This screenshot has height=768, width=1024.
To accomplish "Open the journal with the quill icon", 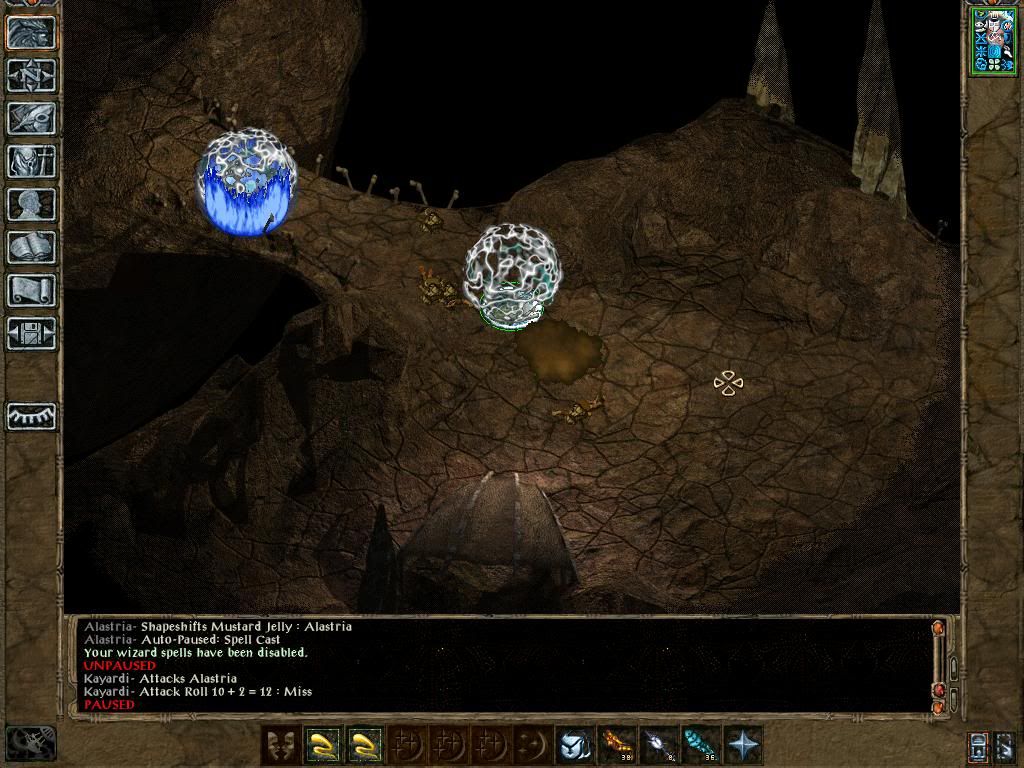I will point(31,118).
